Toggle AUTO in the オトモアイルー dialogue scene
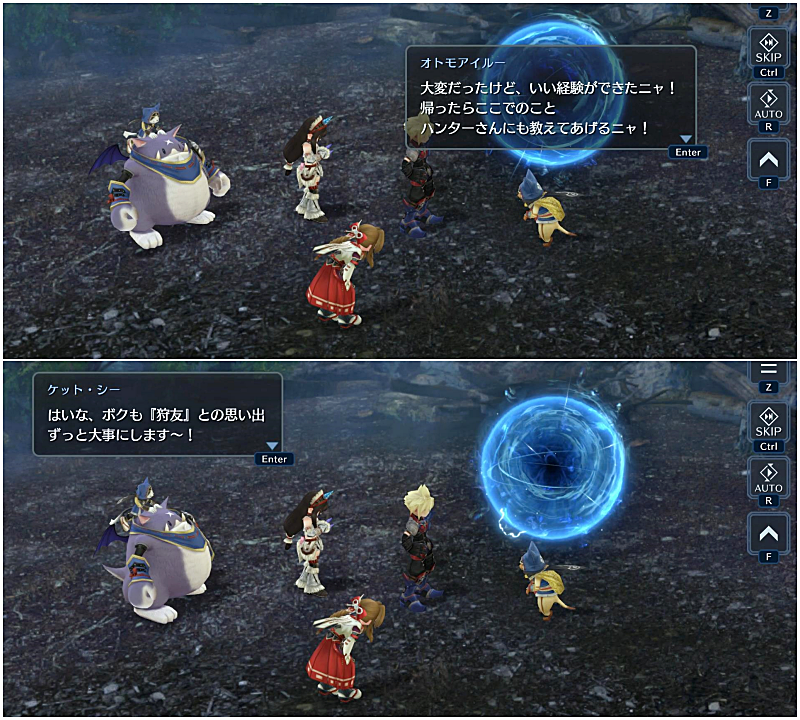This screenshot has height=720, width=800. click(768, 104)
